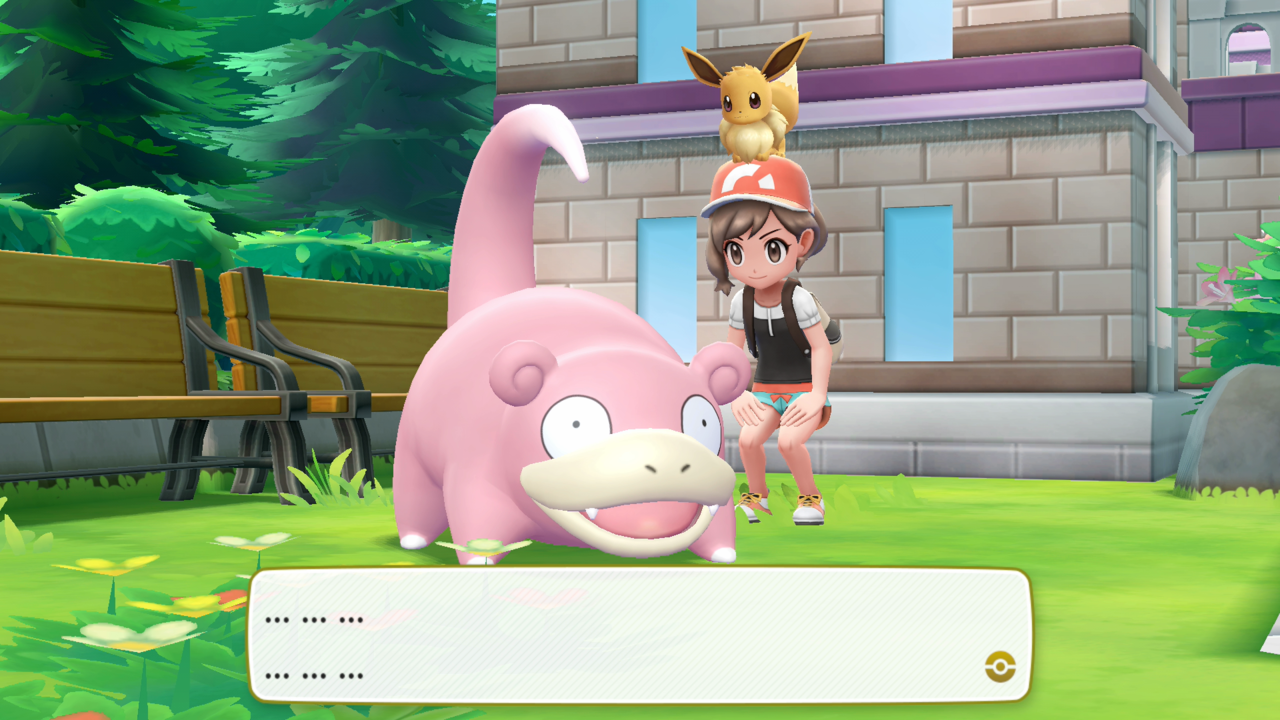Click the Poké Ball continue icon
This screenshot has height=720, width=1280.
point(999,666)
